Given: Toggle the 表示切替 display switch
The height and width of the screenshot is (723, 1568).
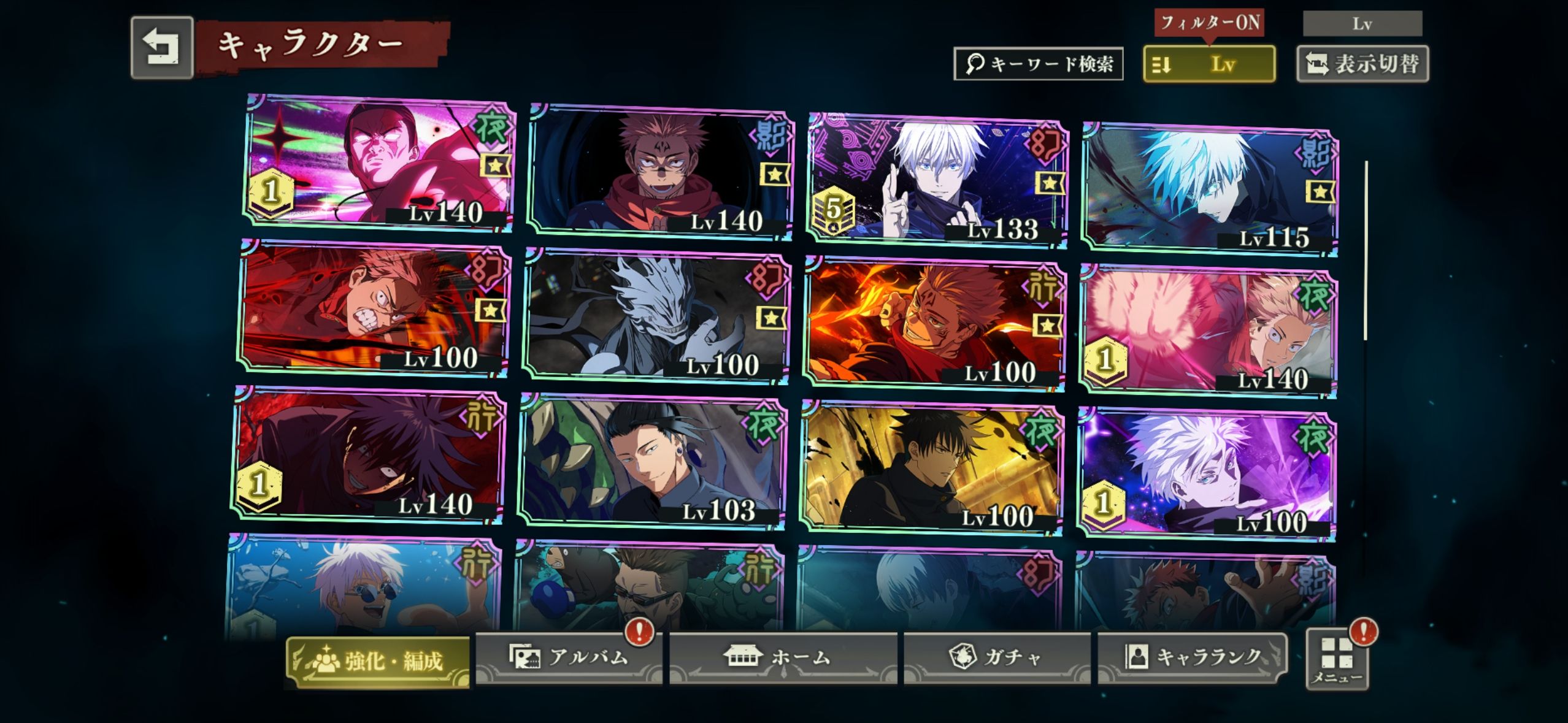Looking at the screenshot, I should click(x=1362, y=64).
